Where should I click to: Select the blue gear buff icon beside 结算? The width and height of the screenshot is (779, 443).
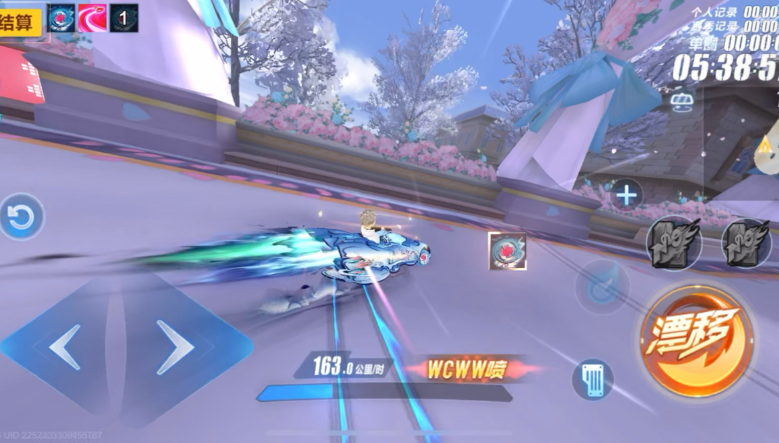click(x=61, y=17)
